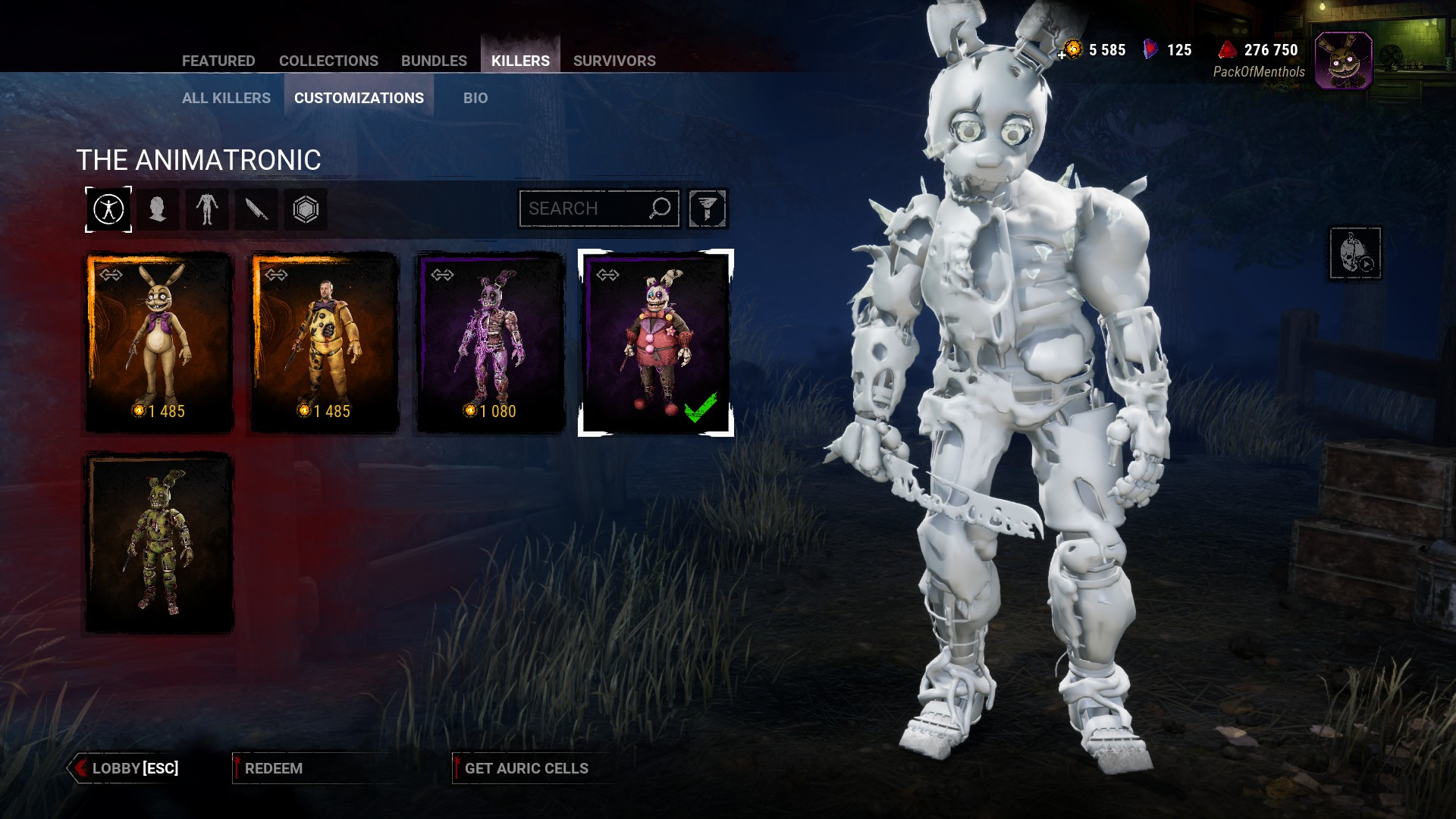1456x819 pixels.
Task: Go to the Bundles tab
Action: (x=434, y=61)
